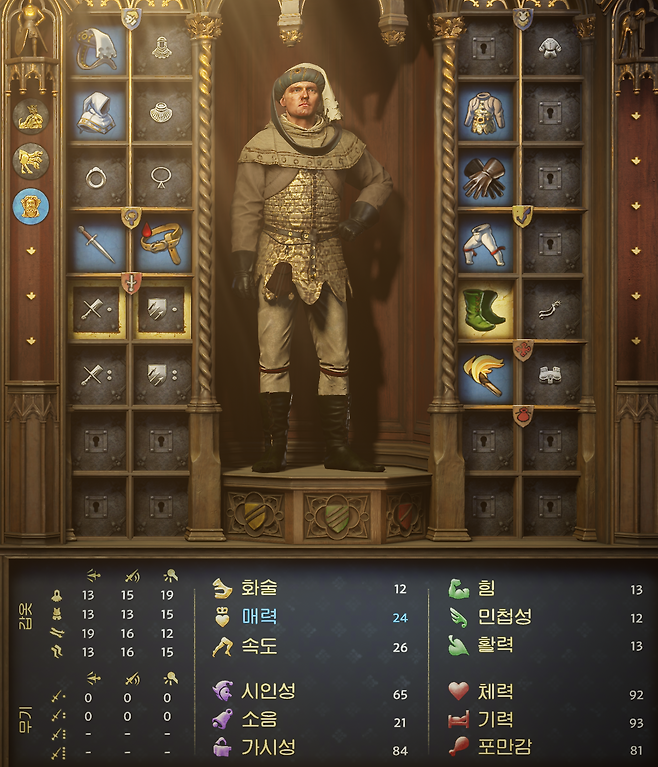The height and width of the screenshot is (767, 658).
Task: Select the white hood slot
Action: [x=97, y=113]
